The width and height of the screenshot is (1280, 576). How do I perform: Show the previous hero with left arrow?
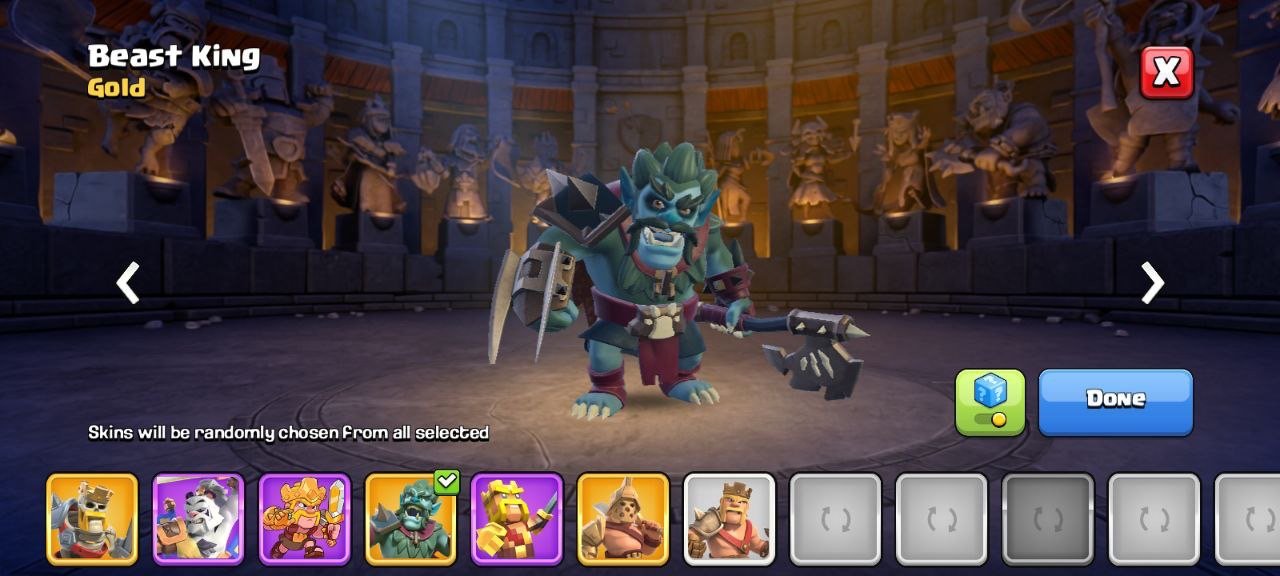(128, 283)
